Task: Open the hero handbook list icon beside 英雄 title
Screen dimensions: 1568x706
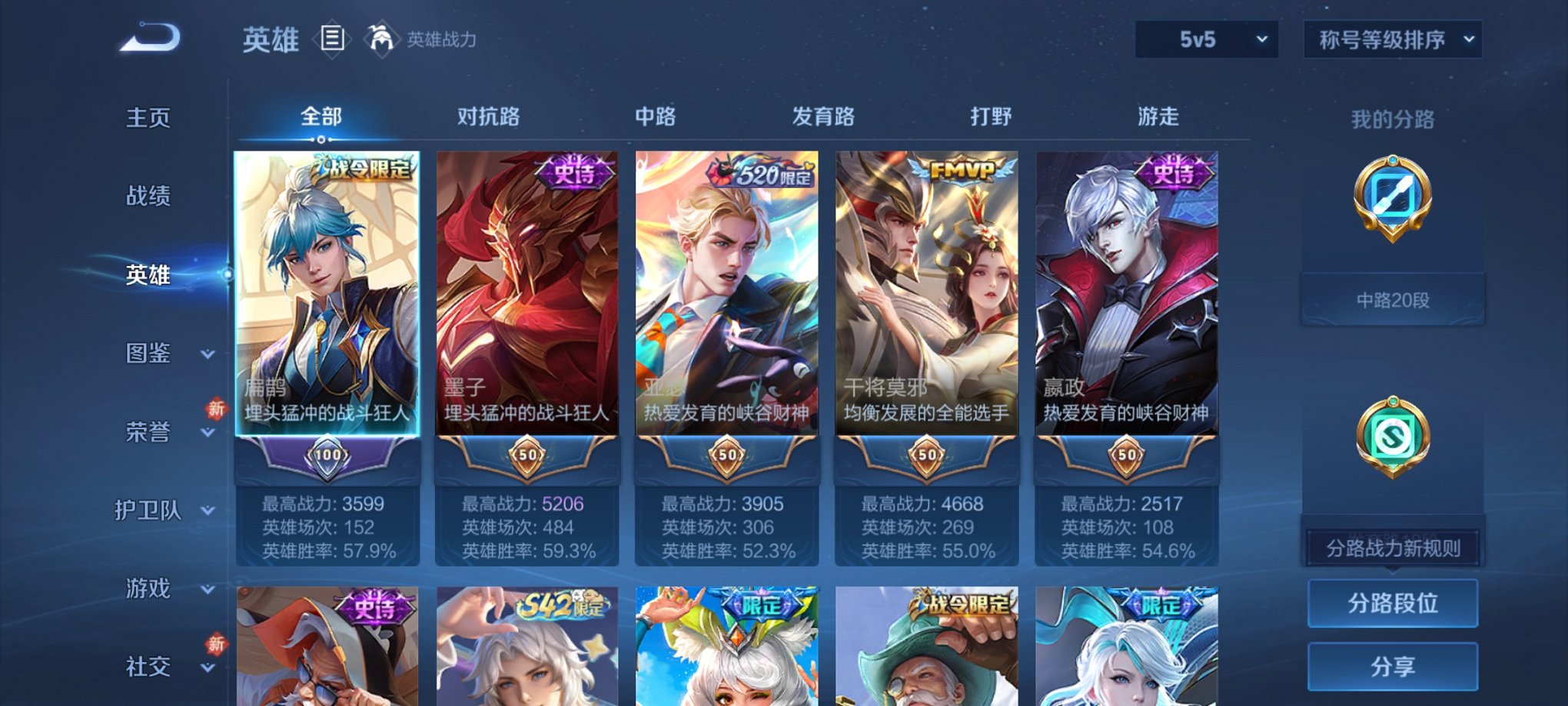Action: 333,40
